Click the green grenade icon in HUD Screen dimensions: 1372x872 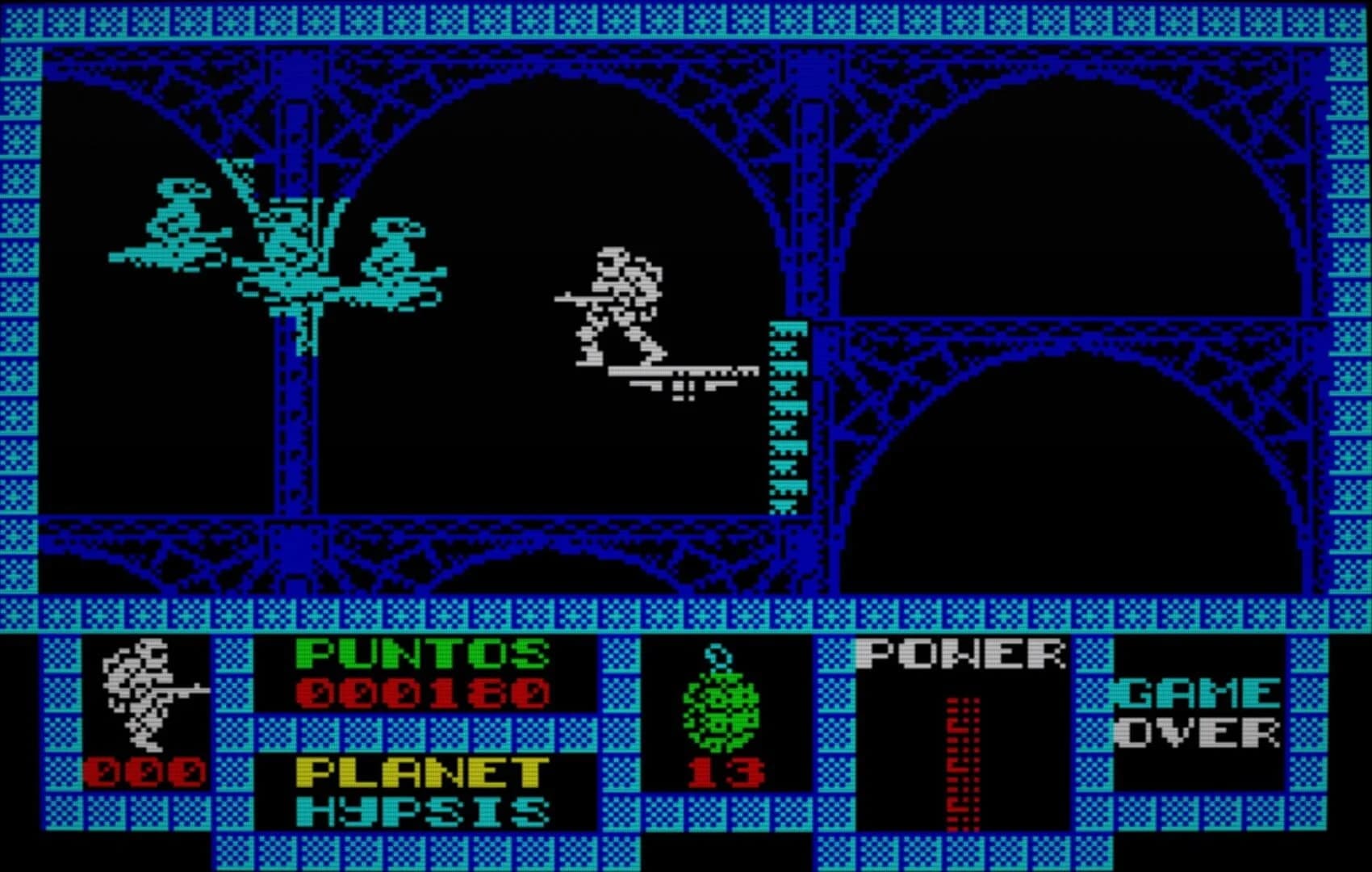717,711
